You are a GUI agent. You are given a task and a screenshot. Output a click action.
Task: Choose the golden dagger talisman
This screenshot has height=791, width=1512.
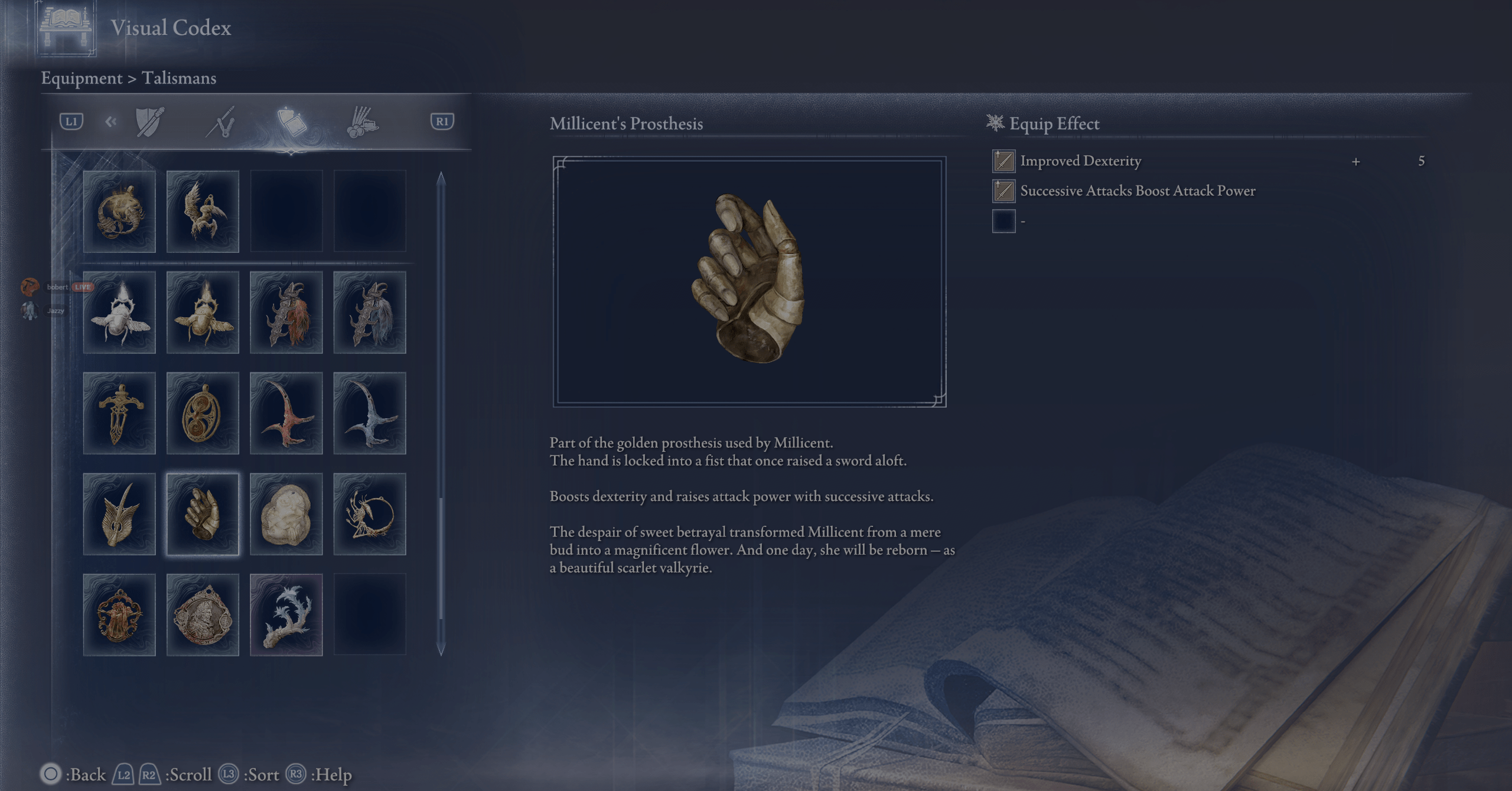(x=119, y=414)
